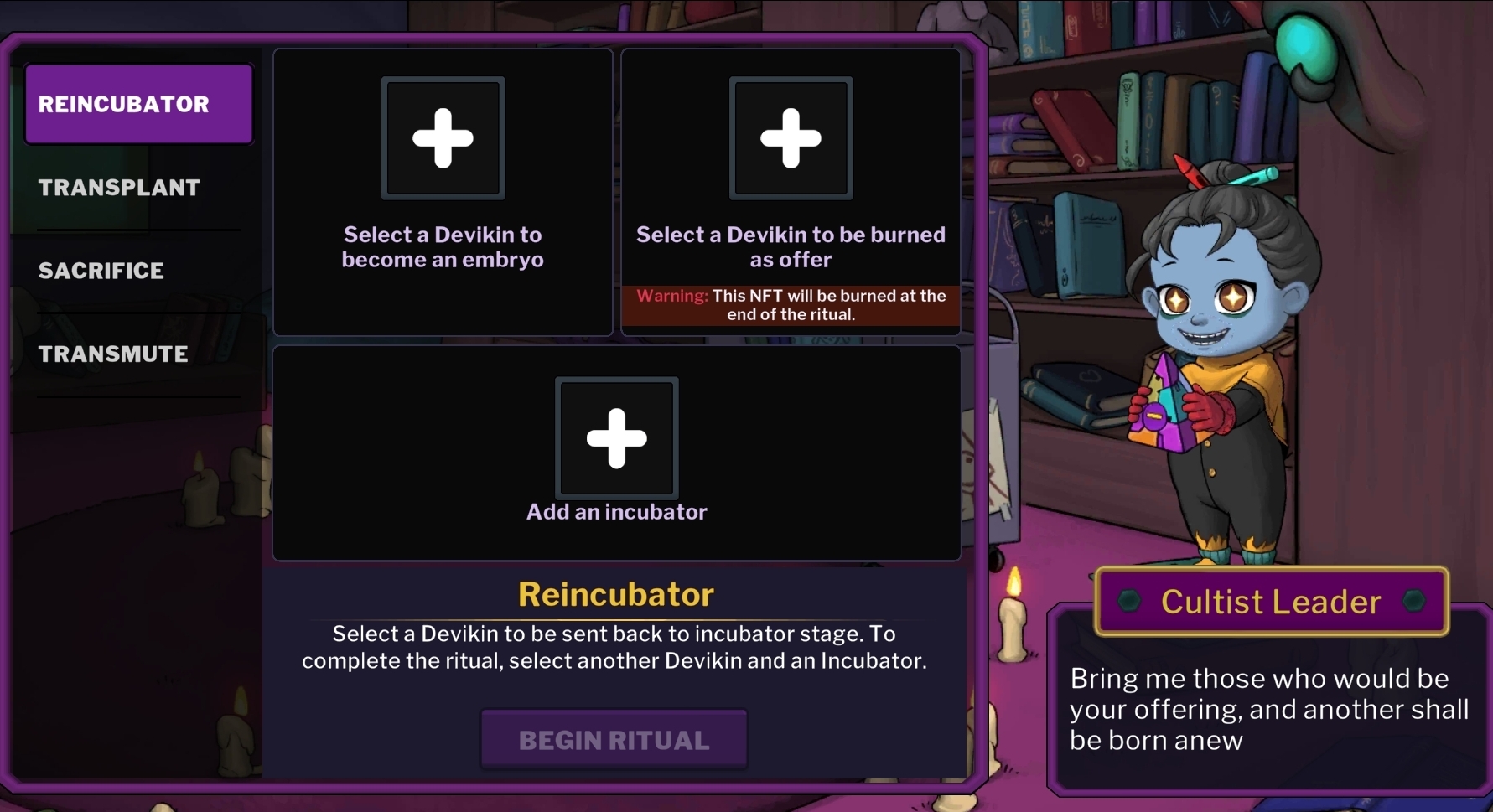Click the NFT burn warning banner
The width and height of the screenshot is (1493, 812).
[x=791, y=306]
